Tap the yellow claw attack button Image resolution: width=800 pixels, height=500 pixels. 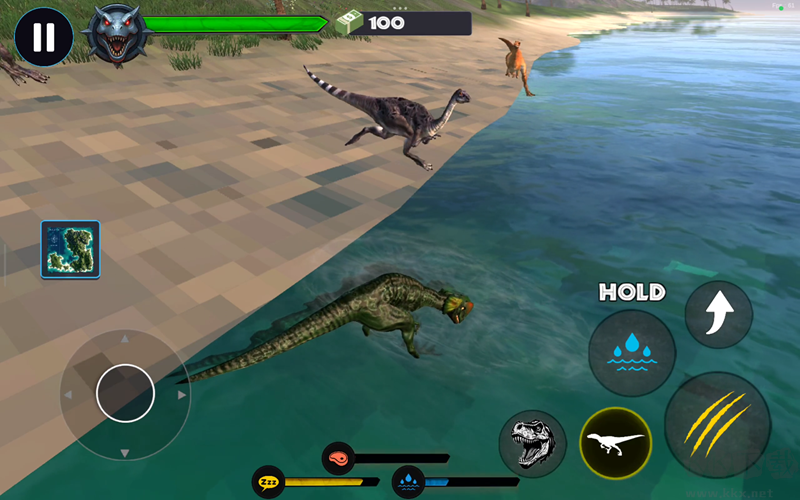click(x=717, y=424)
